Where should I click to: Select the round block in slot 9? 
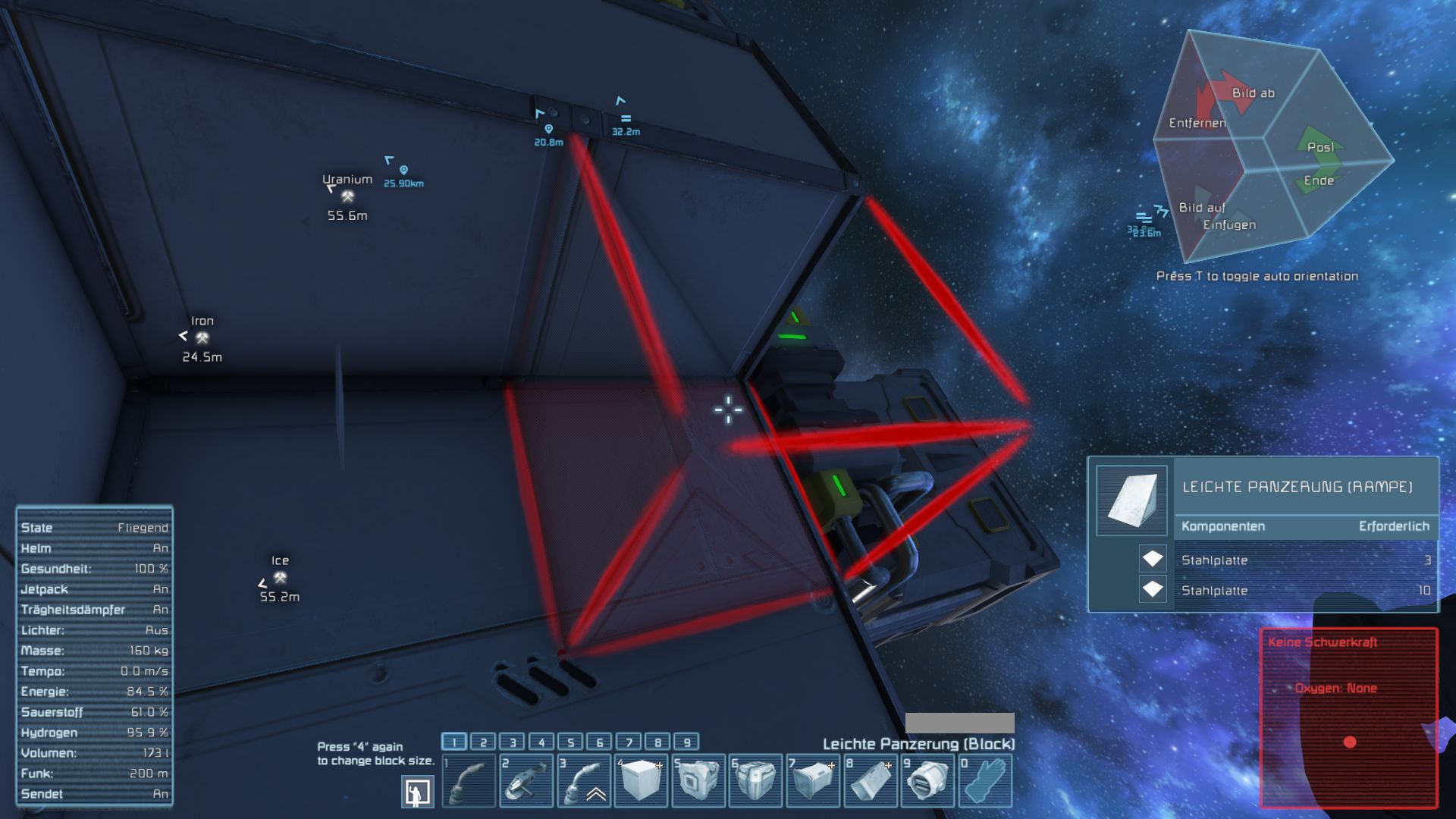pos(927,780)
